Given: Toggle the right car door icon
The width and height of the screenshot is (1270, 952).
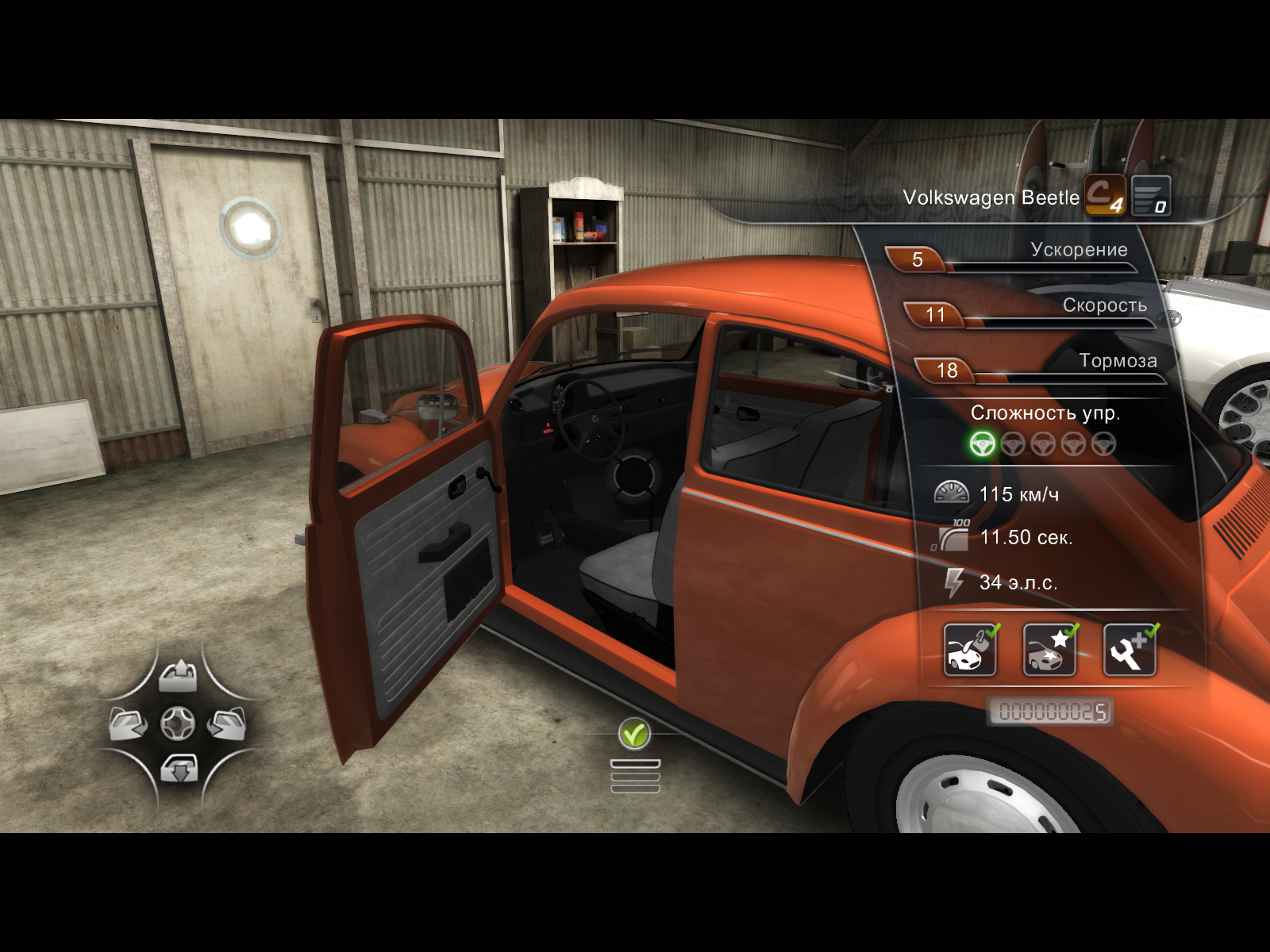Looking at the screenshot, I should [x=227, y=724].
